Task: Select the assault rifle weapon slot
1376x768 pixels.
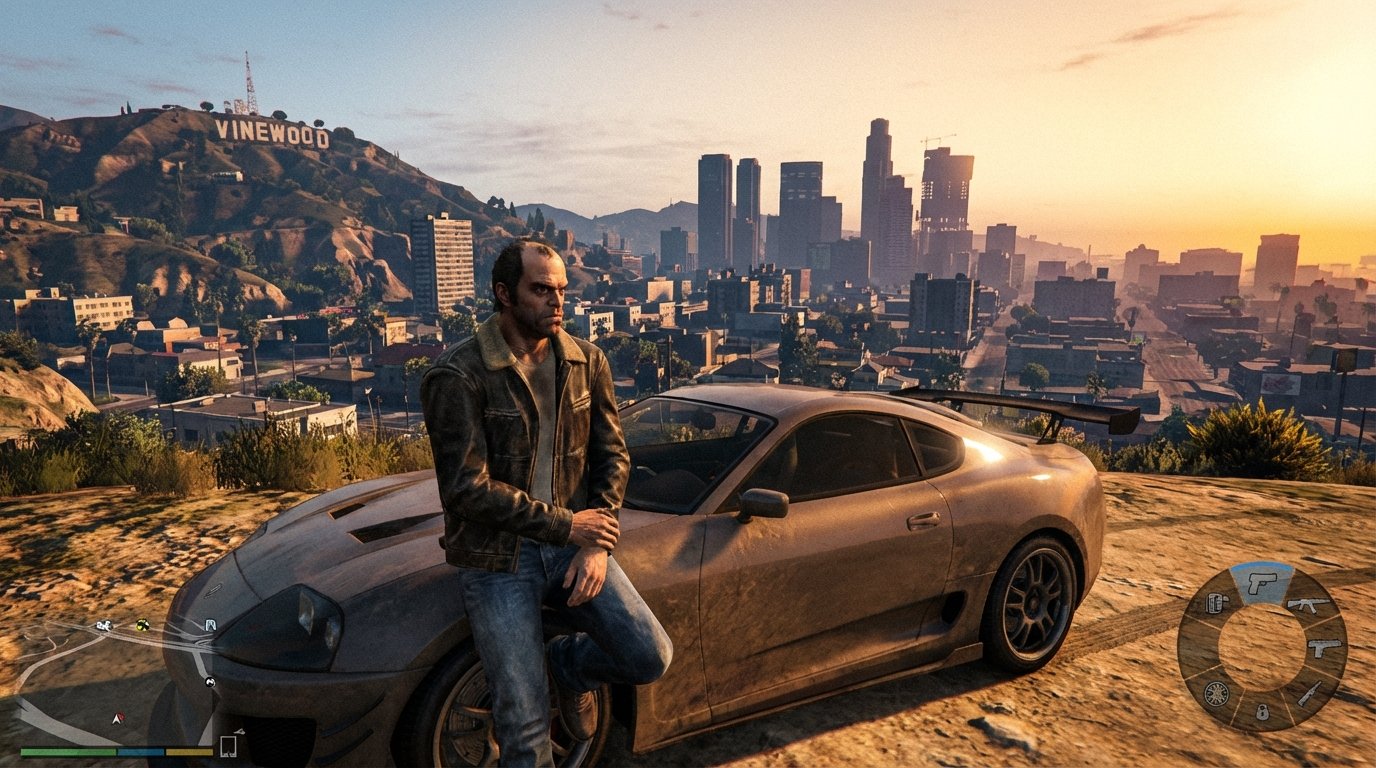Action: pos(1307,605)
